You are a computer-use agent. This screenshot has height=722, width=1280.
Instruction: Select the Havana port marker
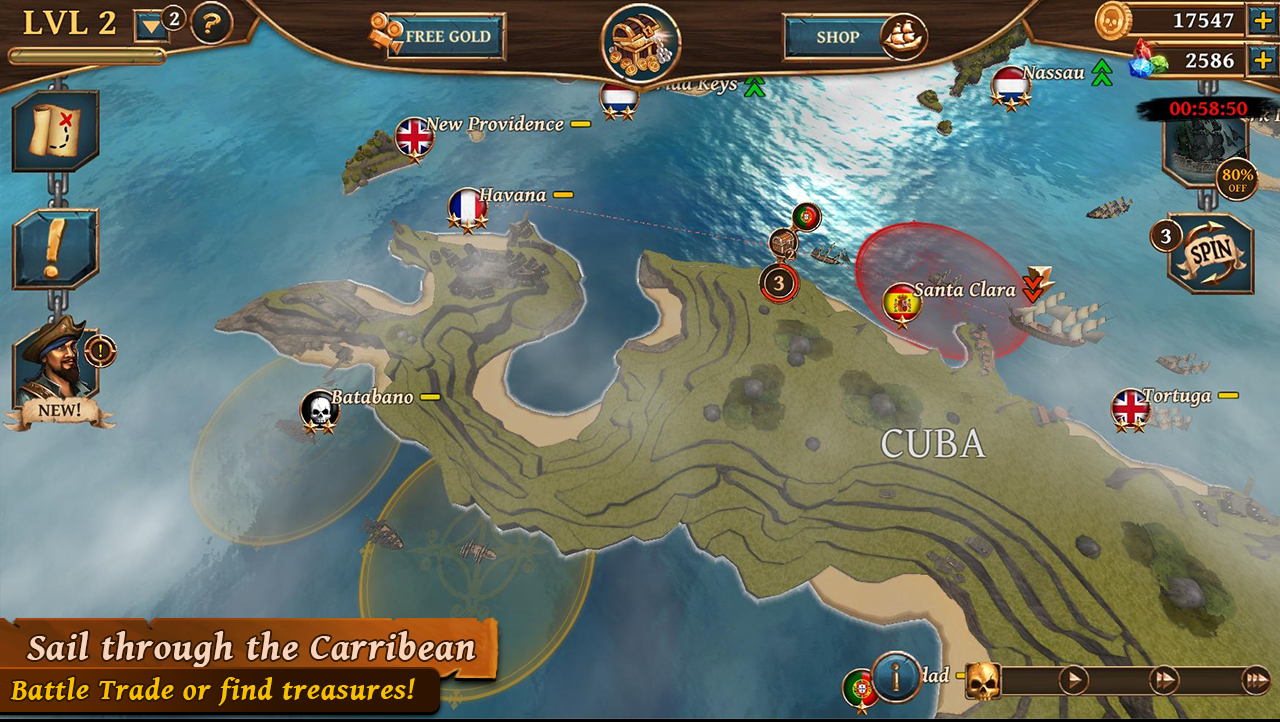tap(467, 207)
